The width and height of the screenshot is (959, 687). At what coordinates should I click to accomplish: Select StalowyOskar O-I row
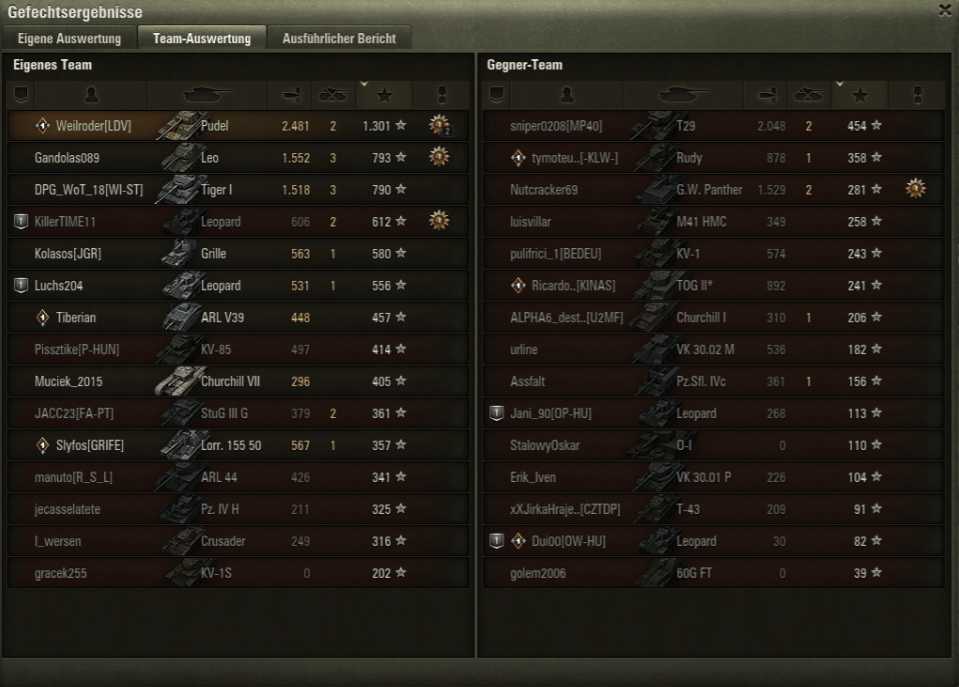click(713, 446)
